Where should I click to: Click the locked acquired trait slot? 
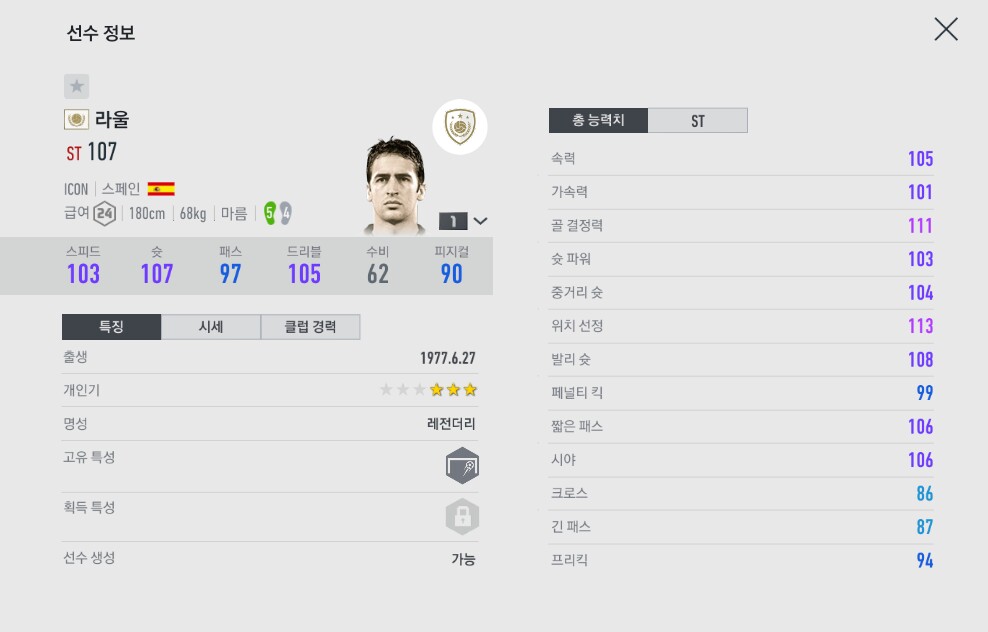point(462,517)
